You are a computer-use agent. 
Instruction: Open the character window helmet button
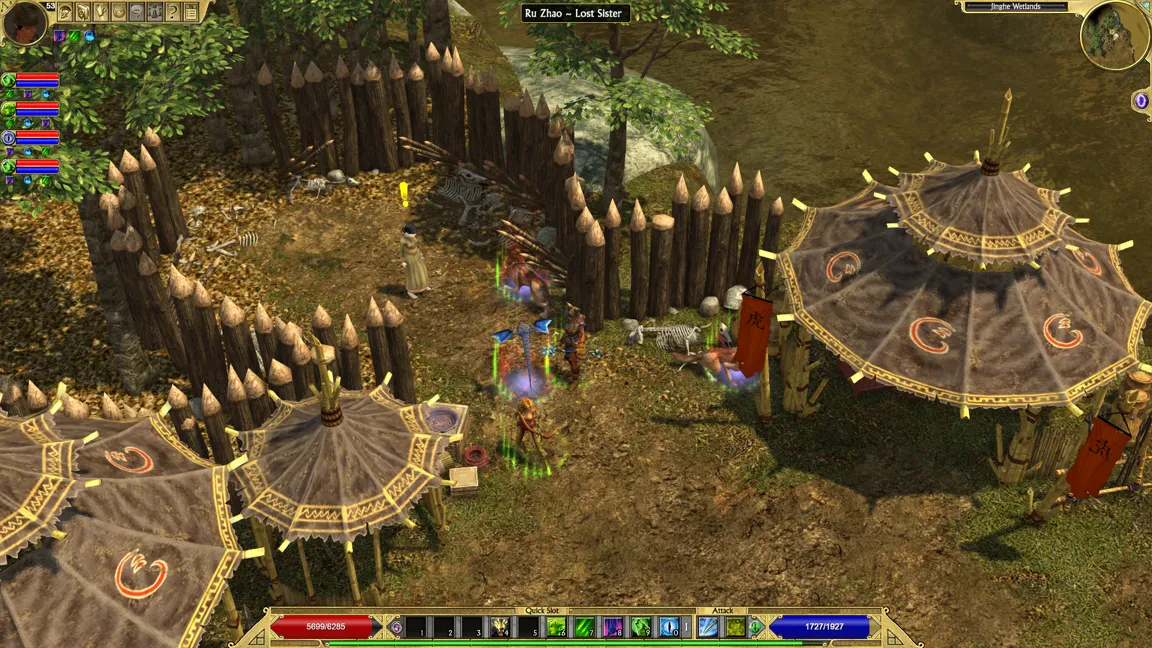(65, 12)
